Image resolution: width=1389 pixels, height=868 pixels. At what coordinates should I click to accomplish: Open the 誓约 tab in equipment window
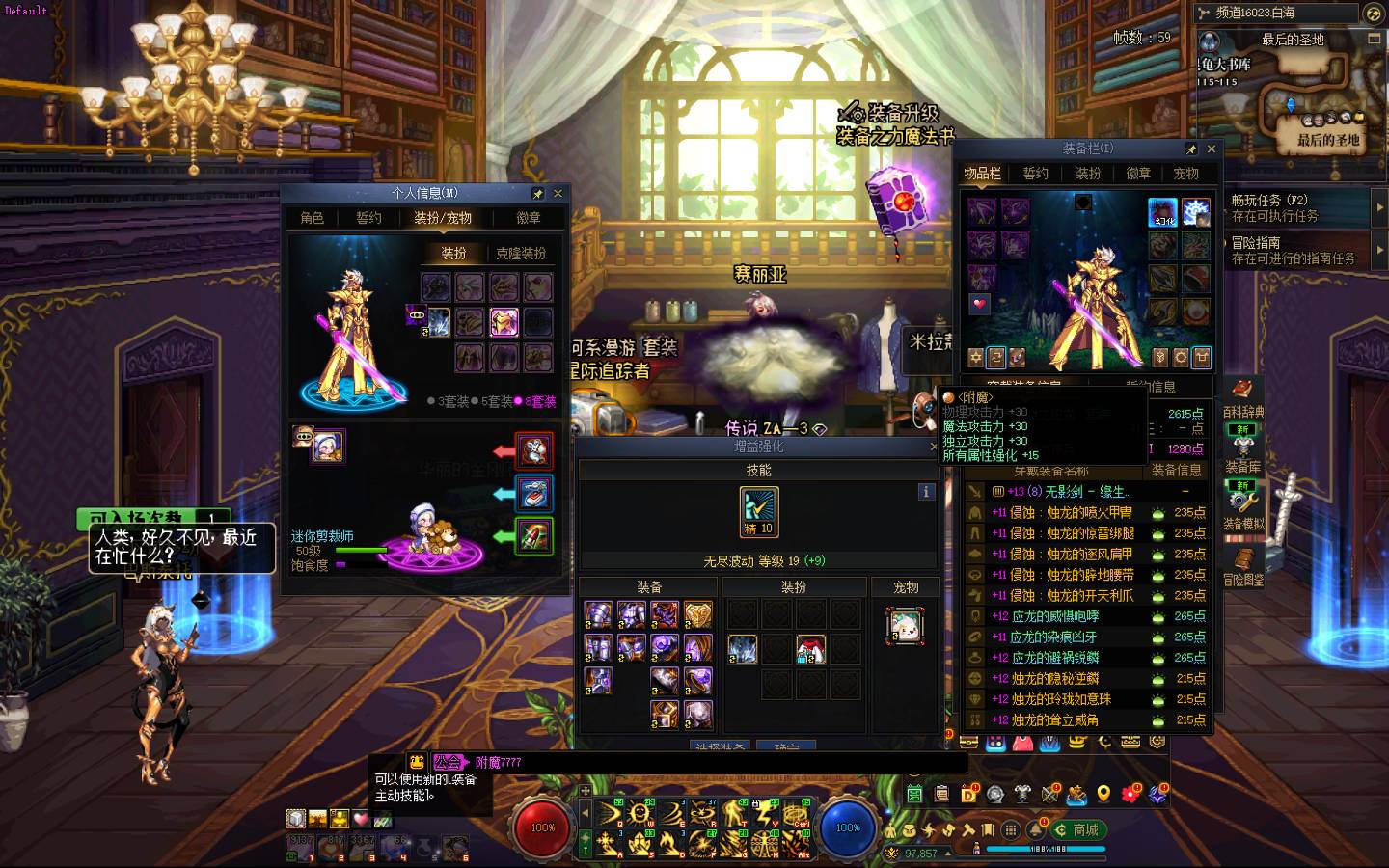coord(1035,174)
